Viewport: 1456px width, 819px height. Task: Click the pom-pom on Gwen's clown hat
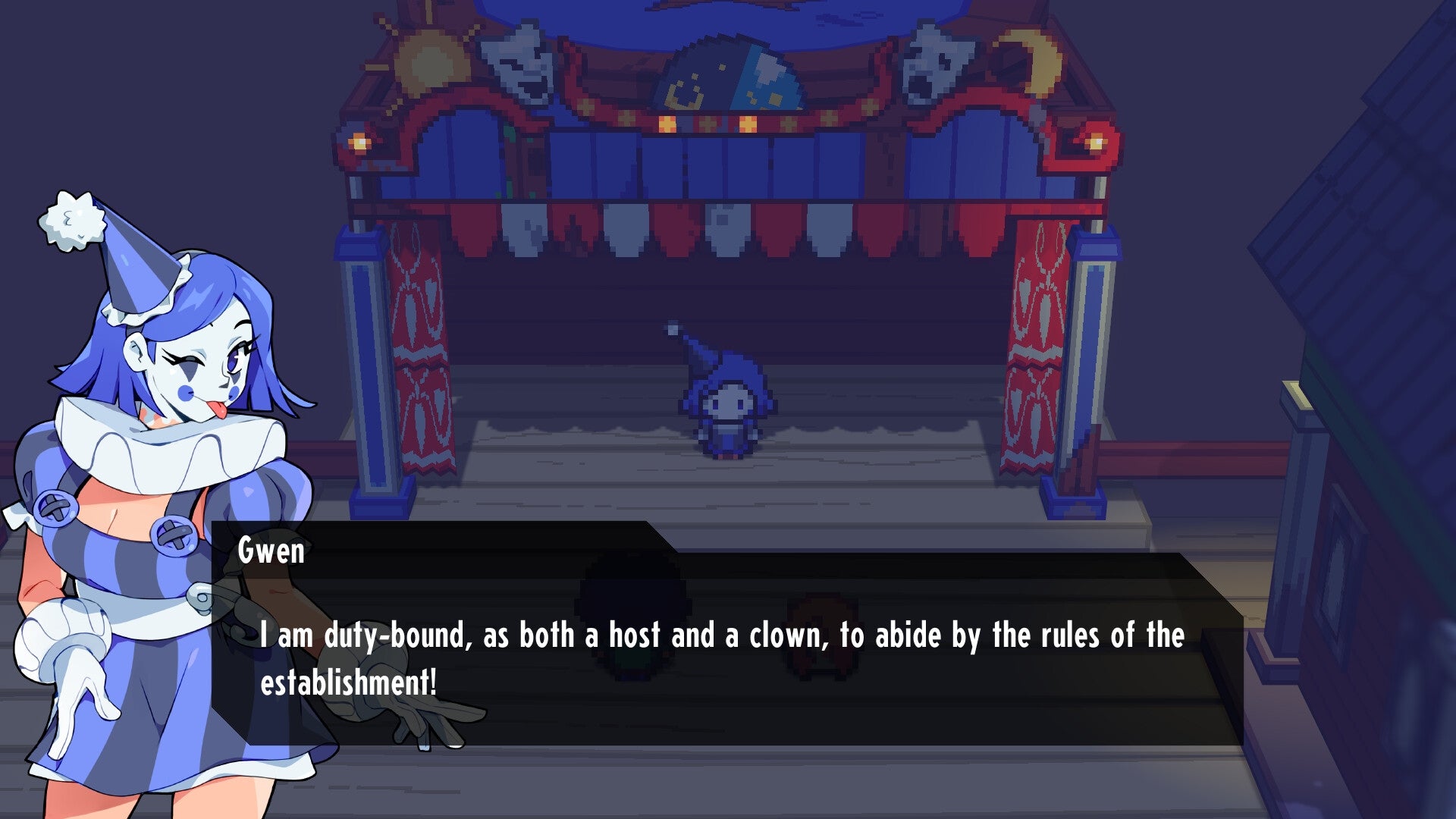tap(72, 220)
